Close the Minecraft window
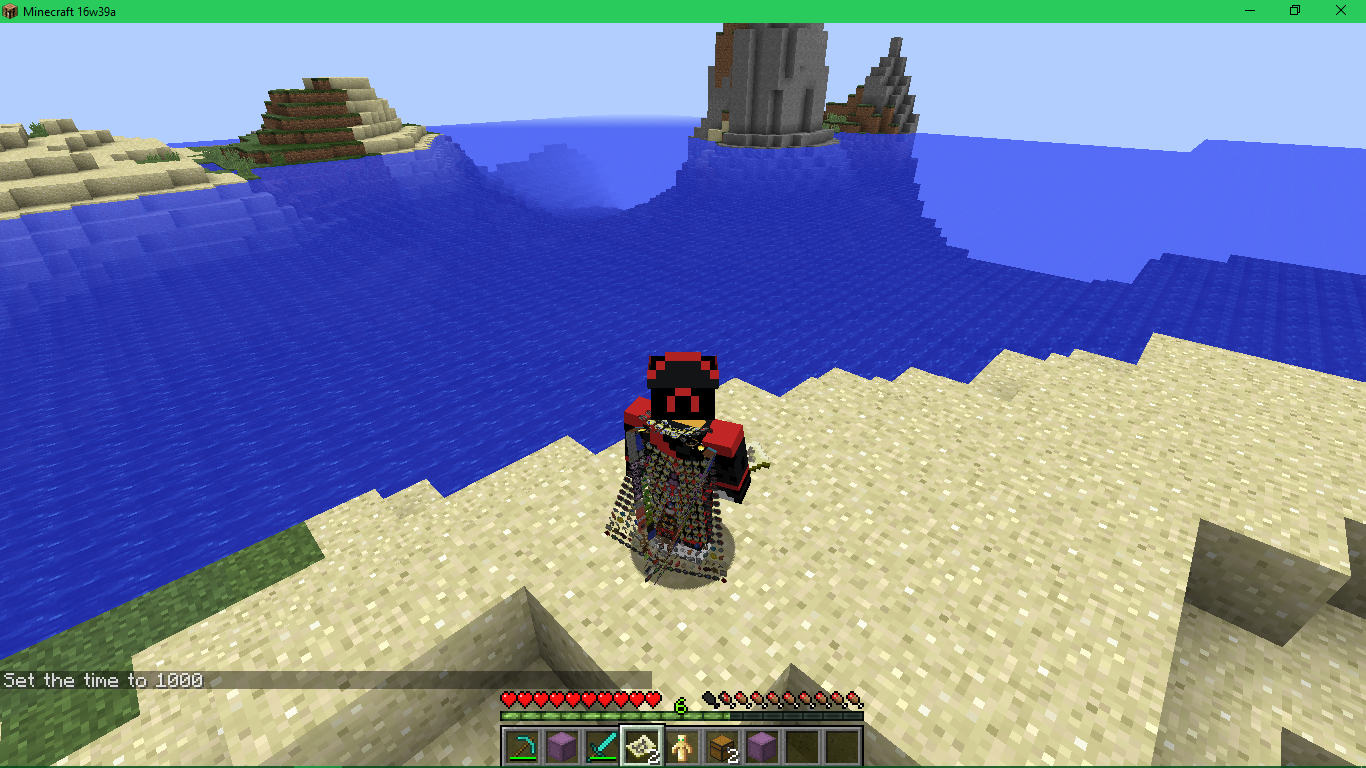Image resolution: width=1366 pixels, height=768 pixels. point(1341,10)
